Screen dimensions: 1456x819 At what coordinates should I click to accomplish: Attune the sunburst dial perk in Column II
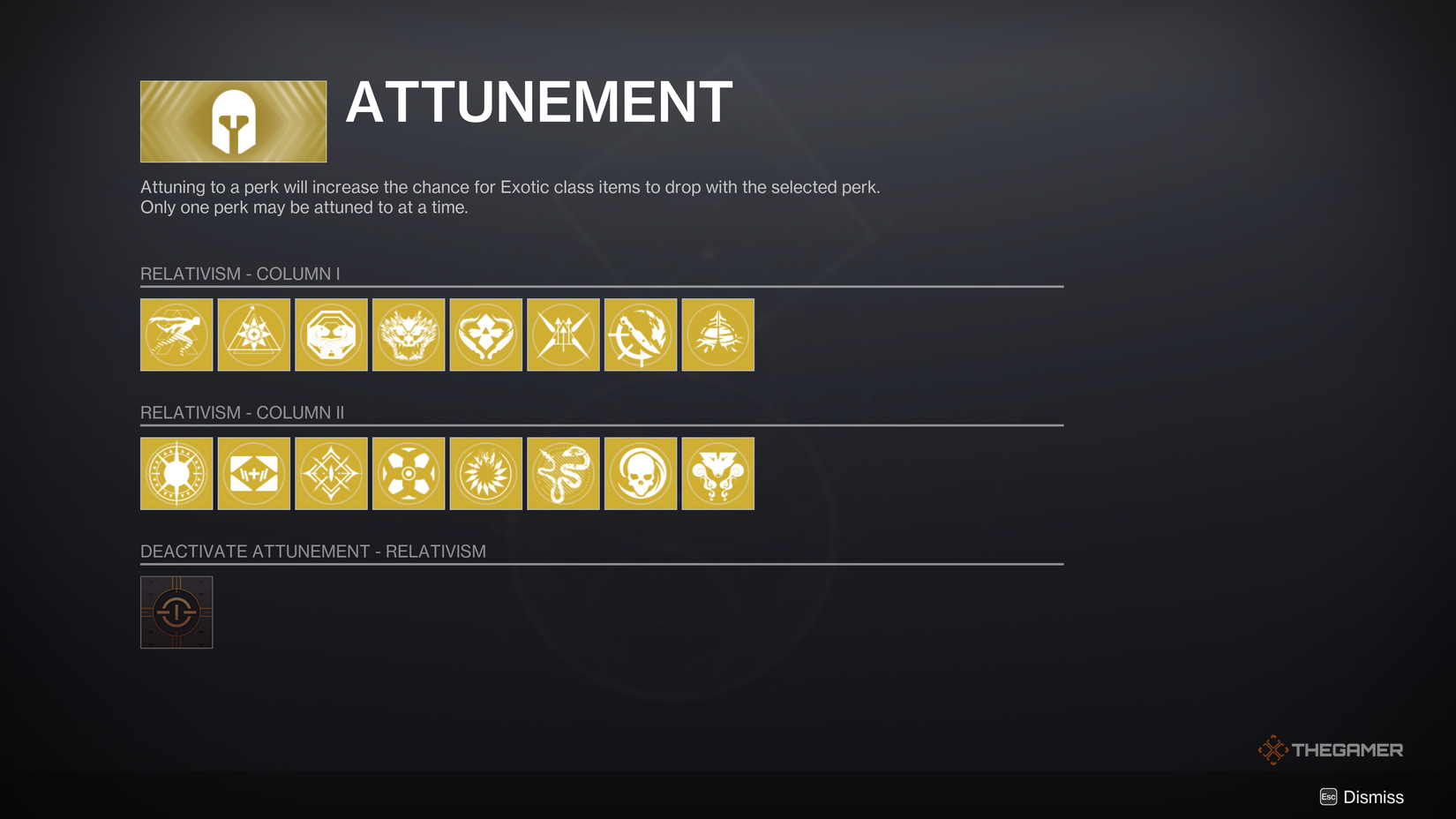point(176,473)
